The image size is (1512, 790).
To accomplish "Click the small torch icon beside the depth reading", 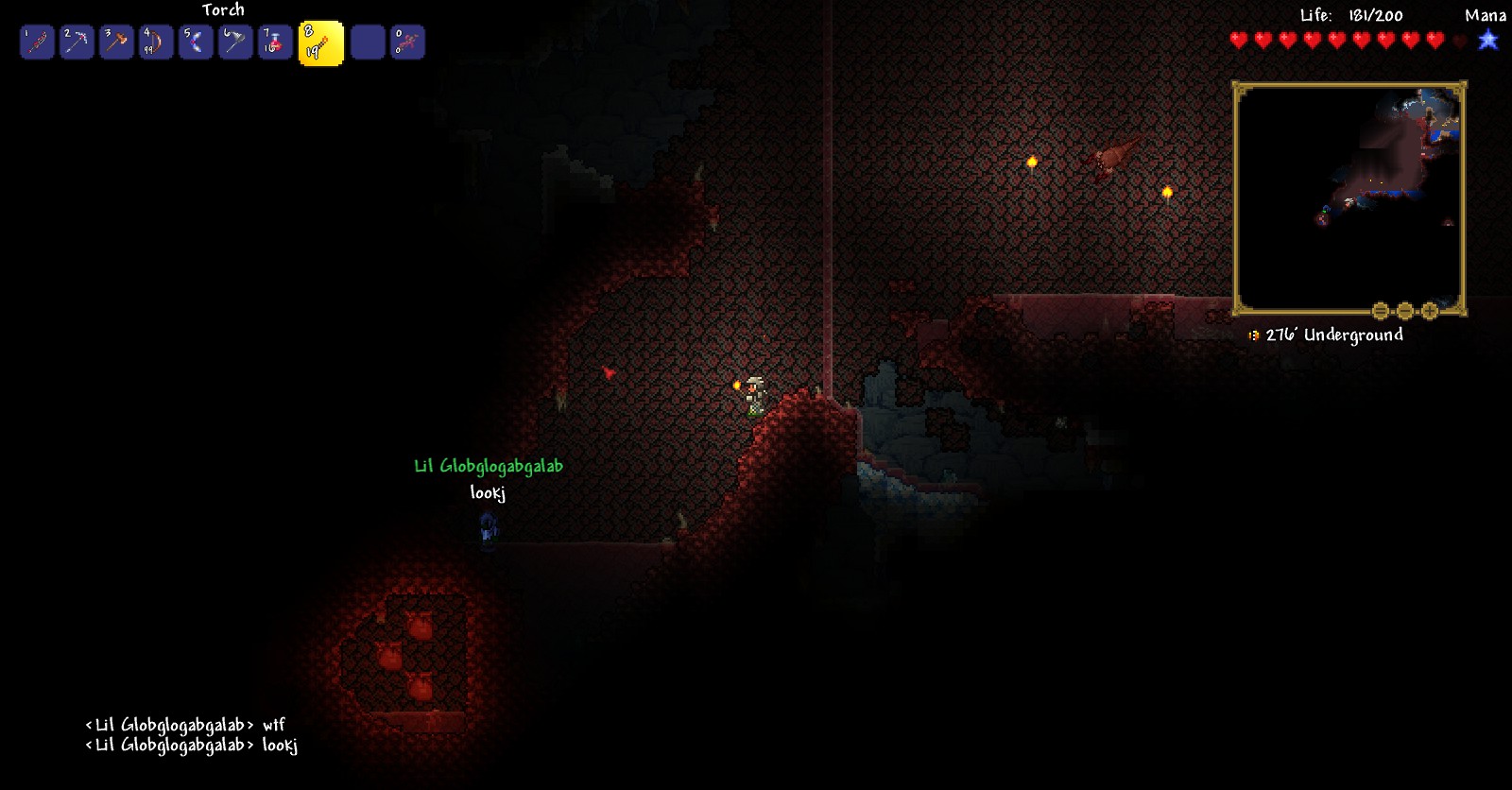I will (x=1252, y=335).
